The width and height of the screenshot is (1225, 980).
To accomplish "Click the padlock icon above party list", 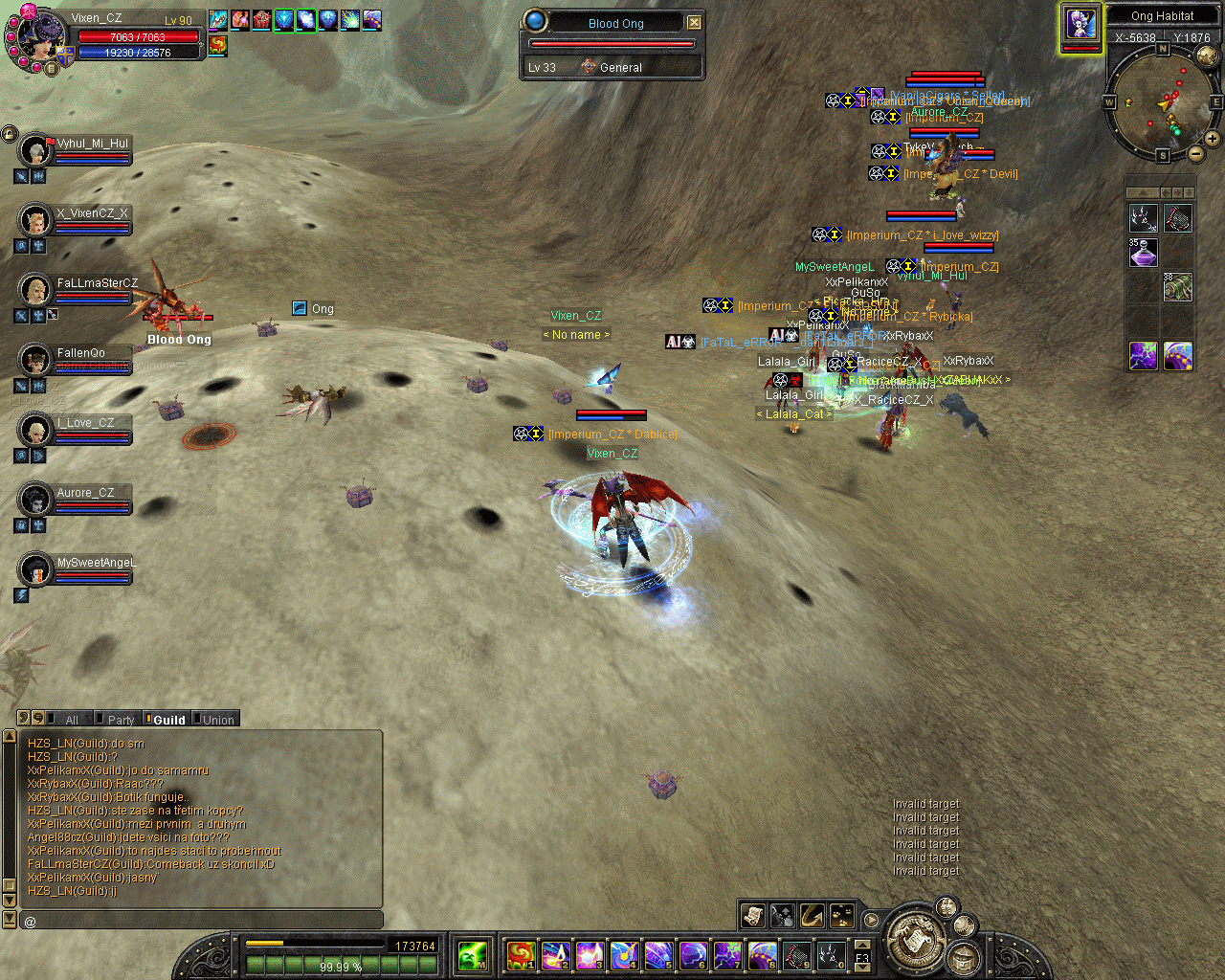I will pos(10,134).
